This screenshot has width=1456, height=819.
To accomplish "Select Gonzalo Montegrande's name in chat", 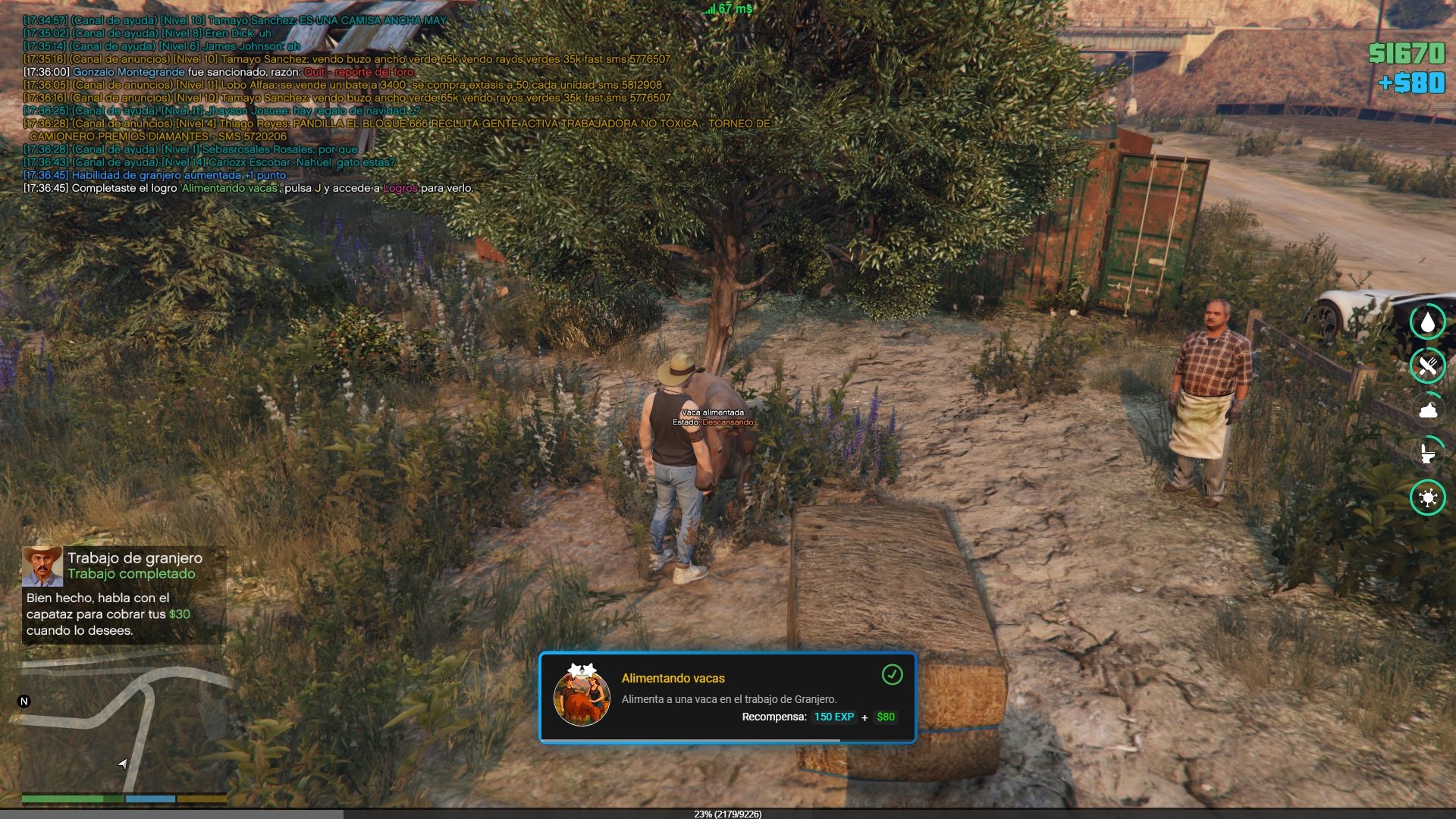I will (x=129, y=72).
